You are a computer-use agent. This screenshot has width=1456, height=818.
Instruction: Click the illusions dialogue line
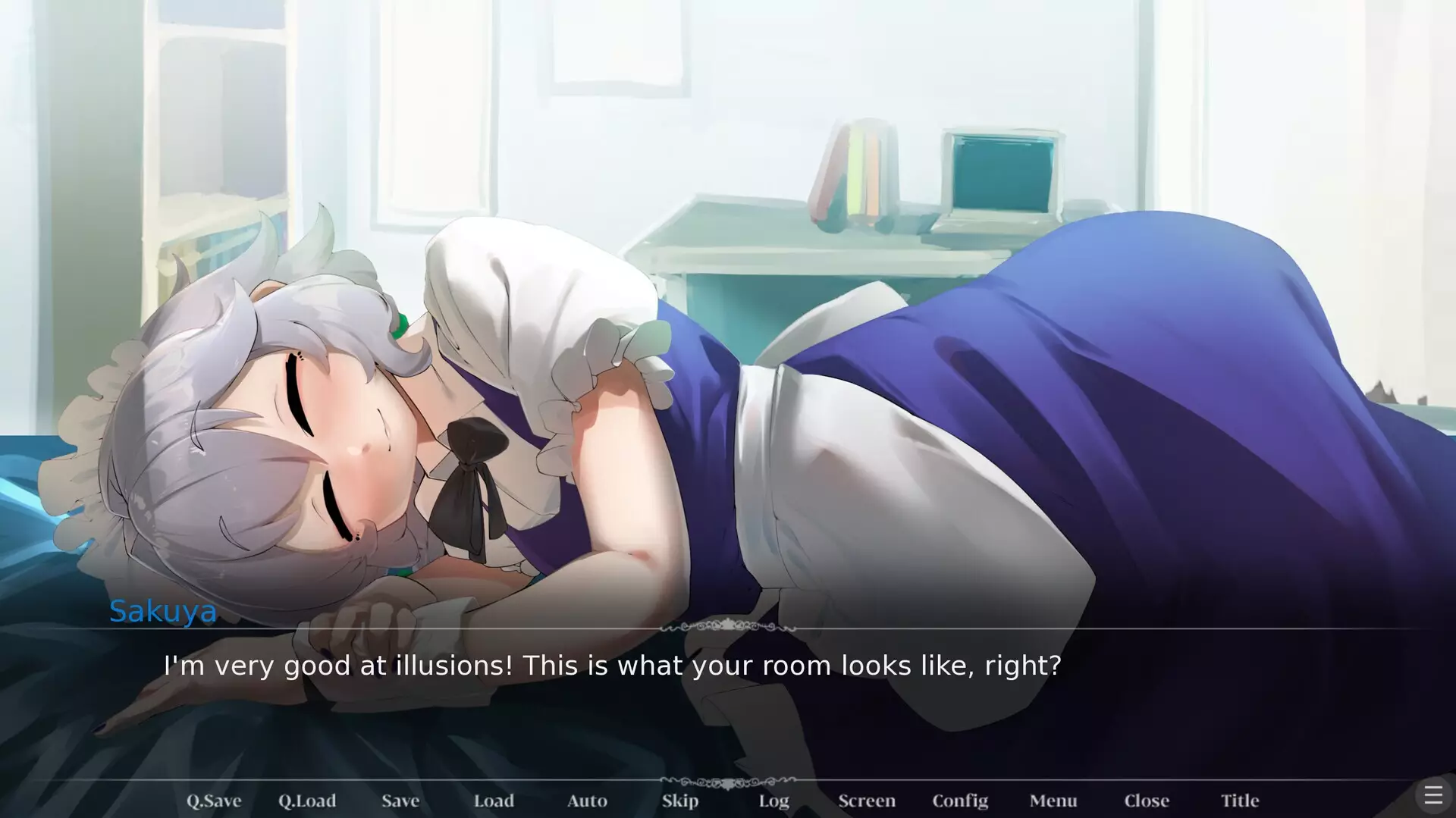point(612,666)
